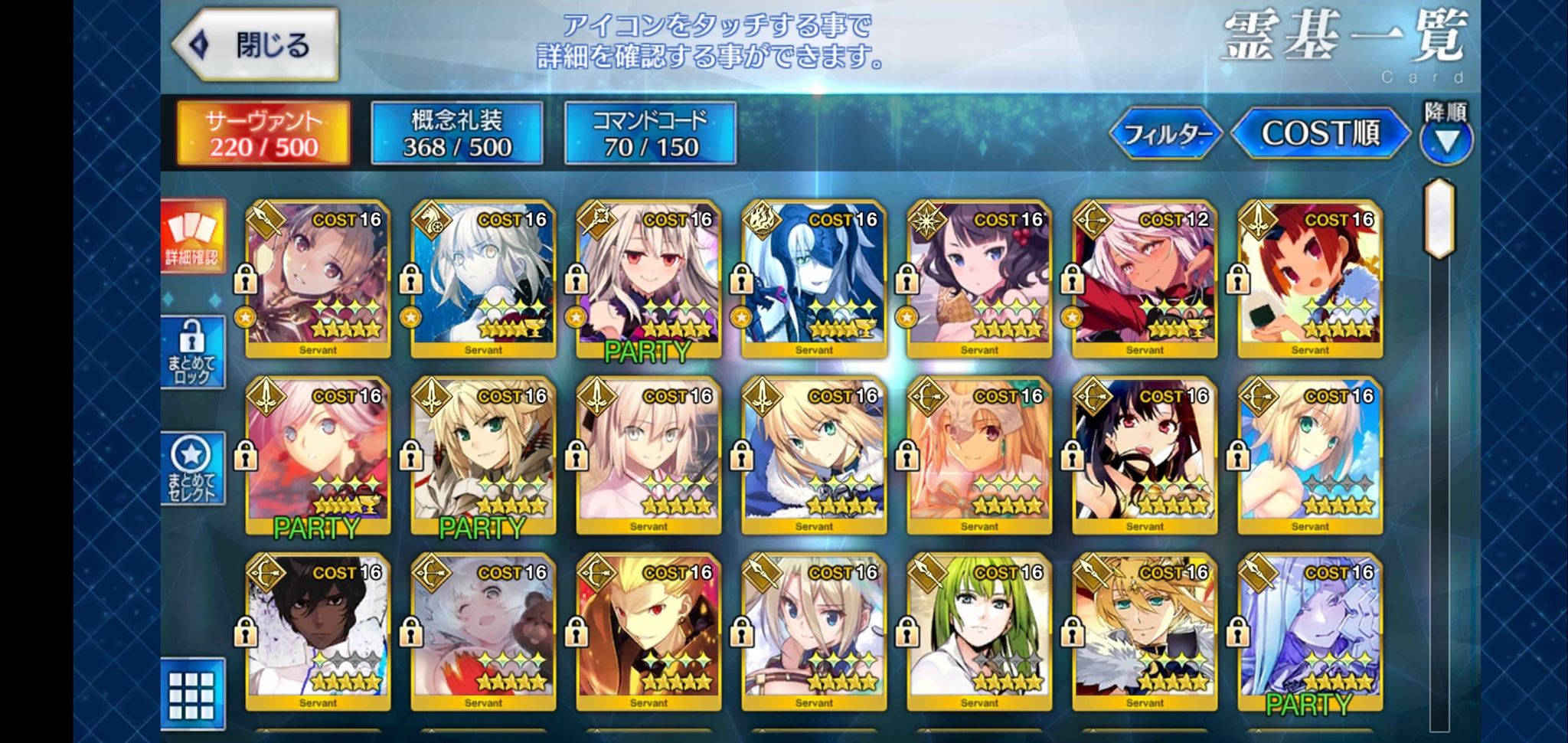Show the コマンドコード tab
1568x743 pixels.
pyautogui.click(x=650, y=133)
